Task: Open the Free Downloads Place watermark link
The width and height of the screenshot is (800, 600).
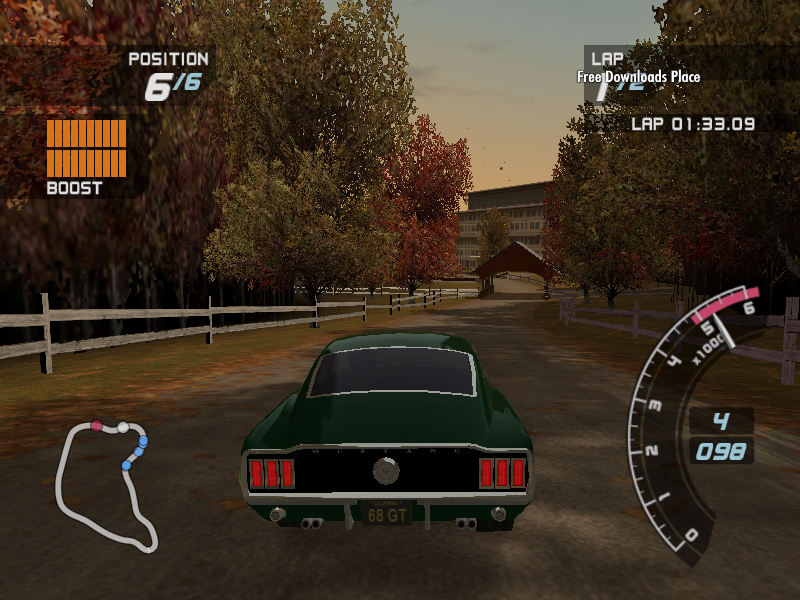Action: [638, 77]
